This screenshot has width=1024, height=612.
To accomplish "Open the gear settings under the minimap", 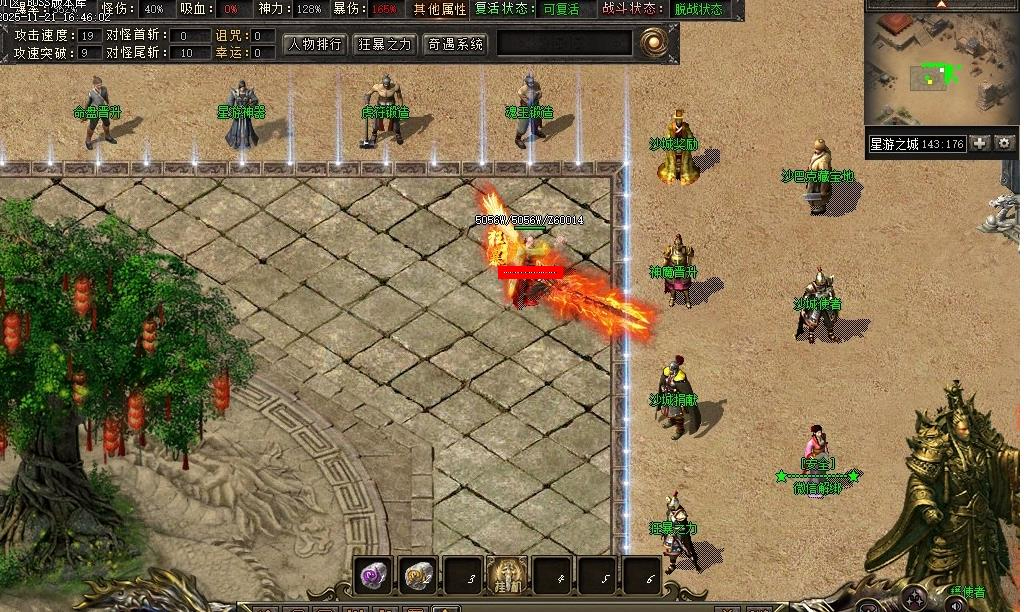I will click(1004, 143).
